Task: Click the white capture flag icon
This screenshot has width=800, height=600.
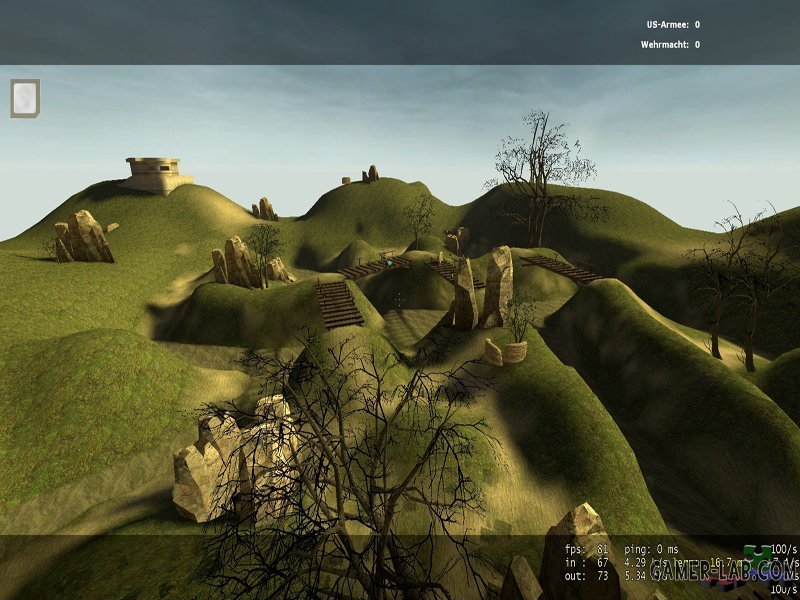Action: coord(25,98)
